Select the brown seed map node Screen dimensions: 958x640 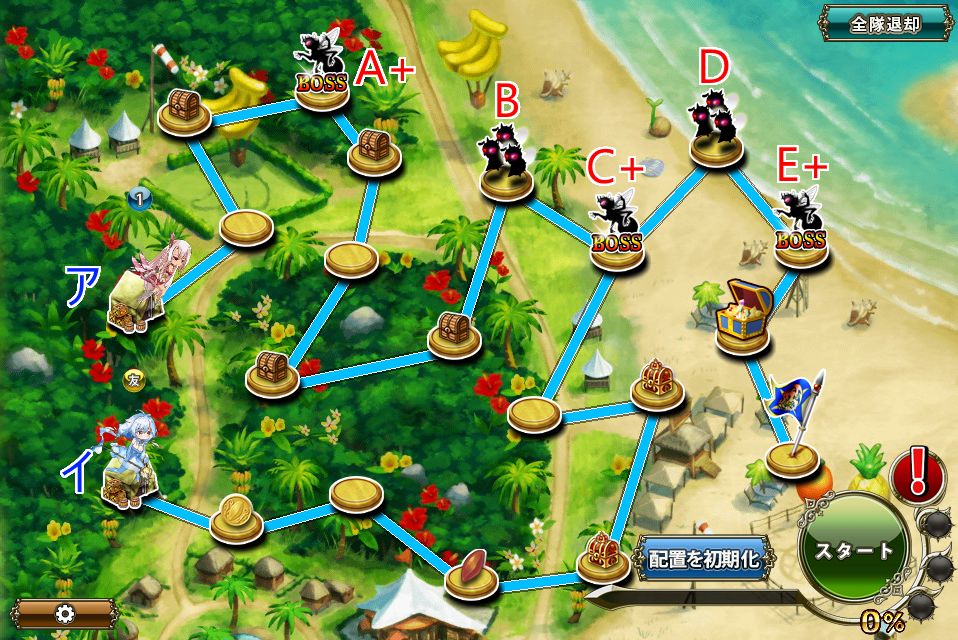[x=471, y=573]
